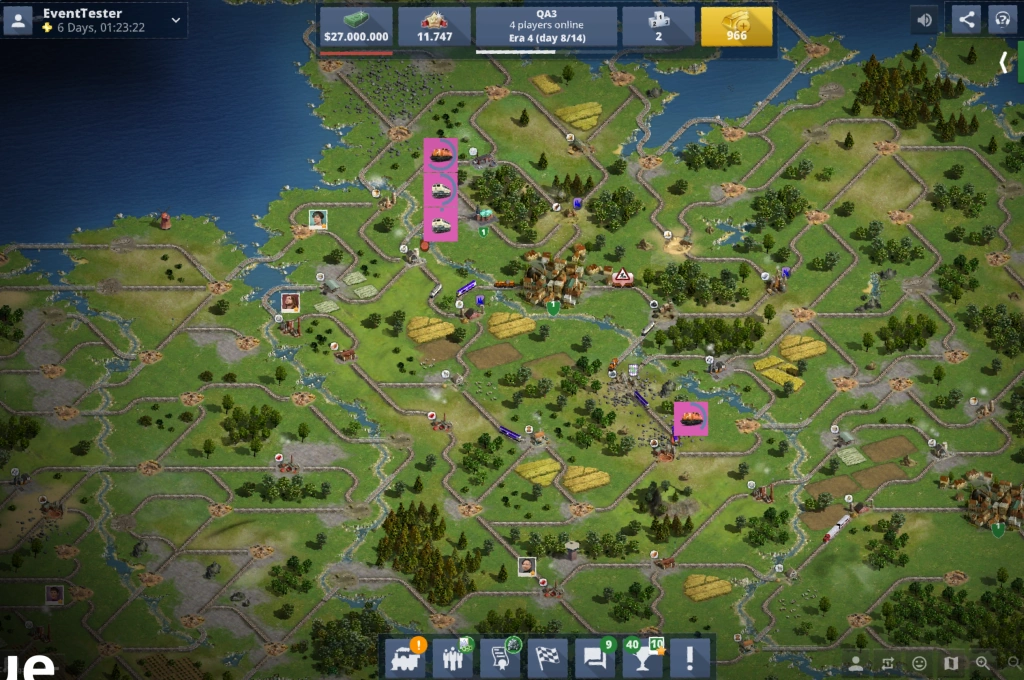The width and height of the screenshot is (1024, 680).
Task: Click the smiley face icon
Action: [x=919, y=663]
